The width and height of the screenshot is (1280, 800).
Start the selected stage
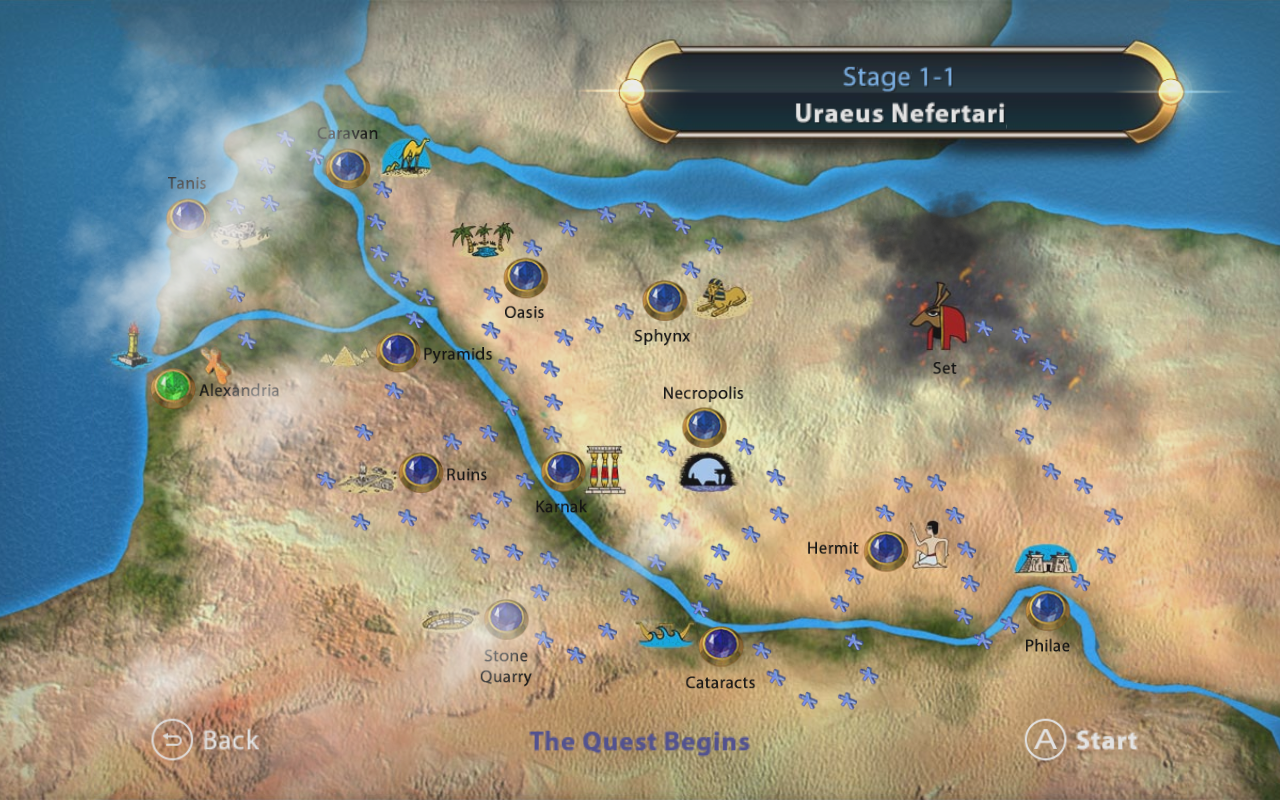(1082, 741)
